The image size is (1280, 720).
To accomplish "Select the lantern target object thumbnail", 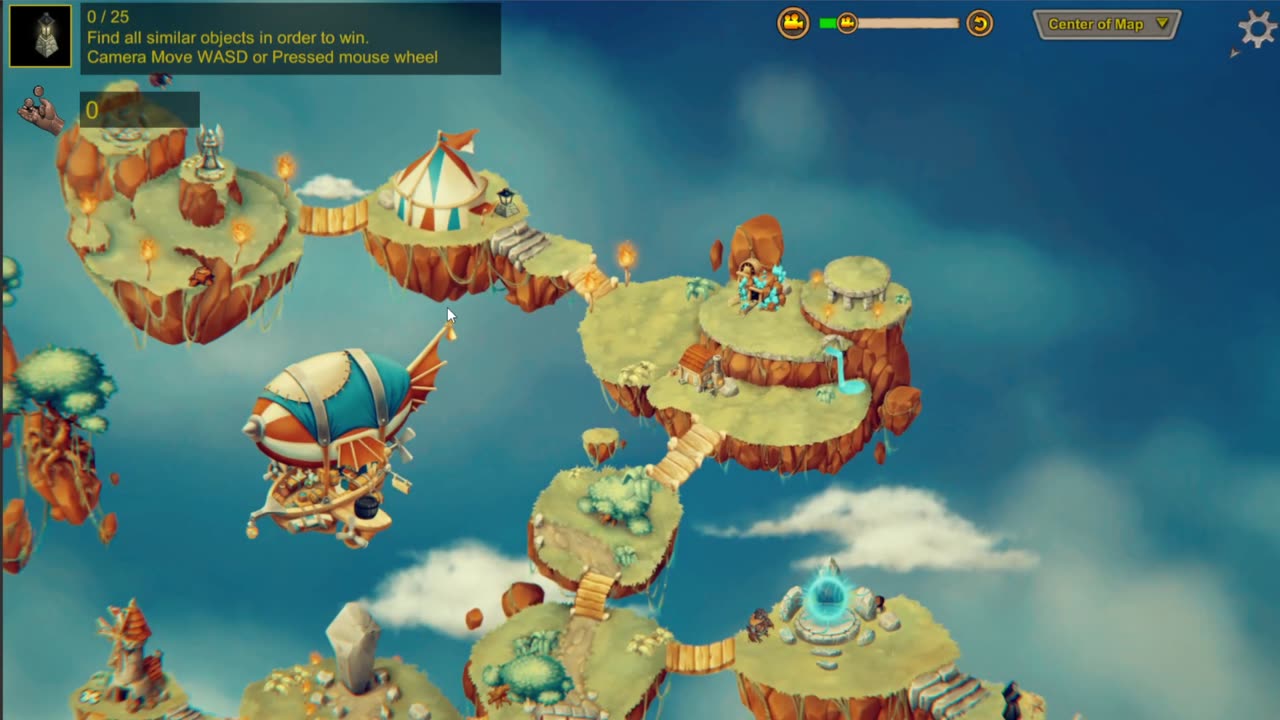I will [x=41, y=36].
